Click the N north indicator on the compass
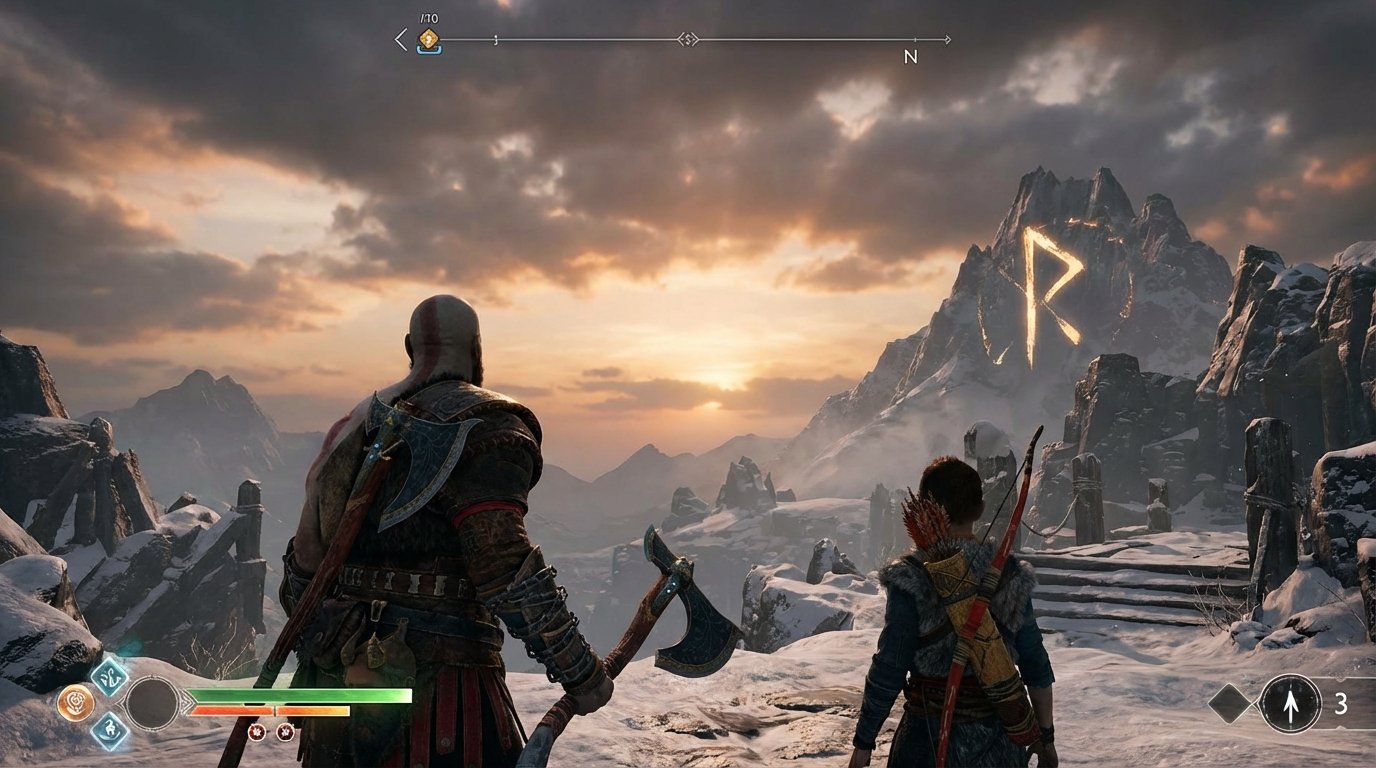This screenshot has height=768, width=1376. coord(913,55)
